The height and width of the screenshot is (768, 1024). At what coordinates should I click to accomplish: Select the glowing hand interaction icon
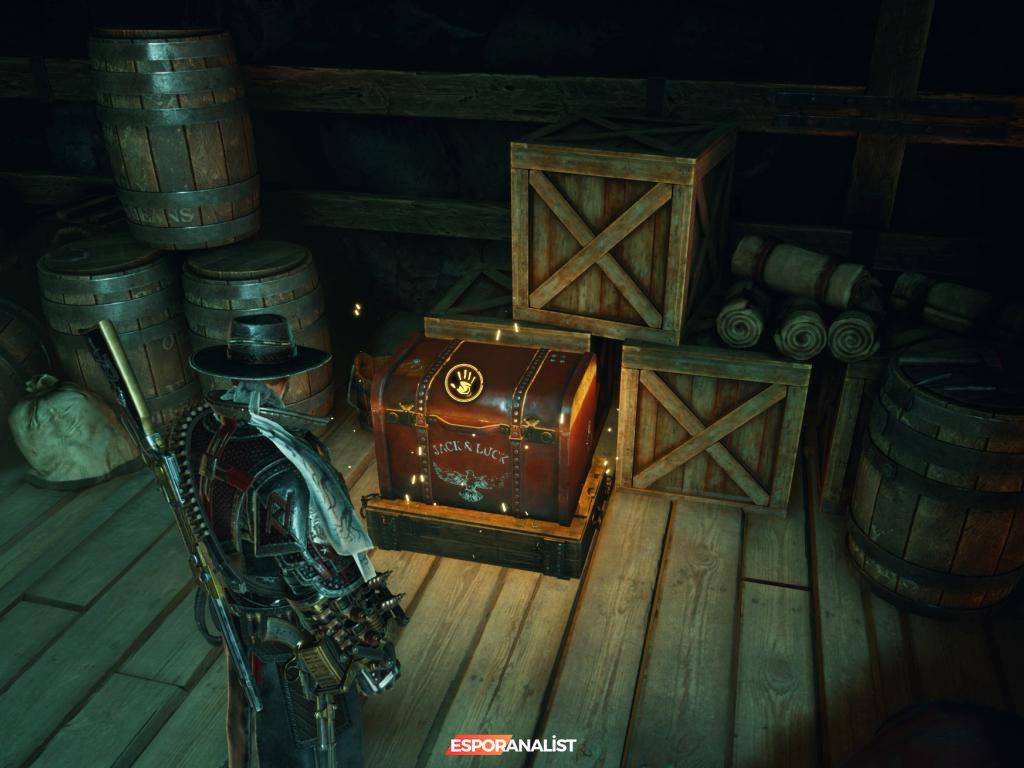[463, 382]
